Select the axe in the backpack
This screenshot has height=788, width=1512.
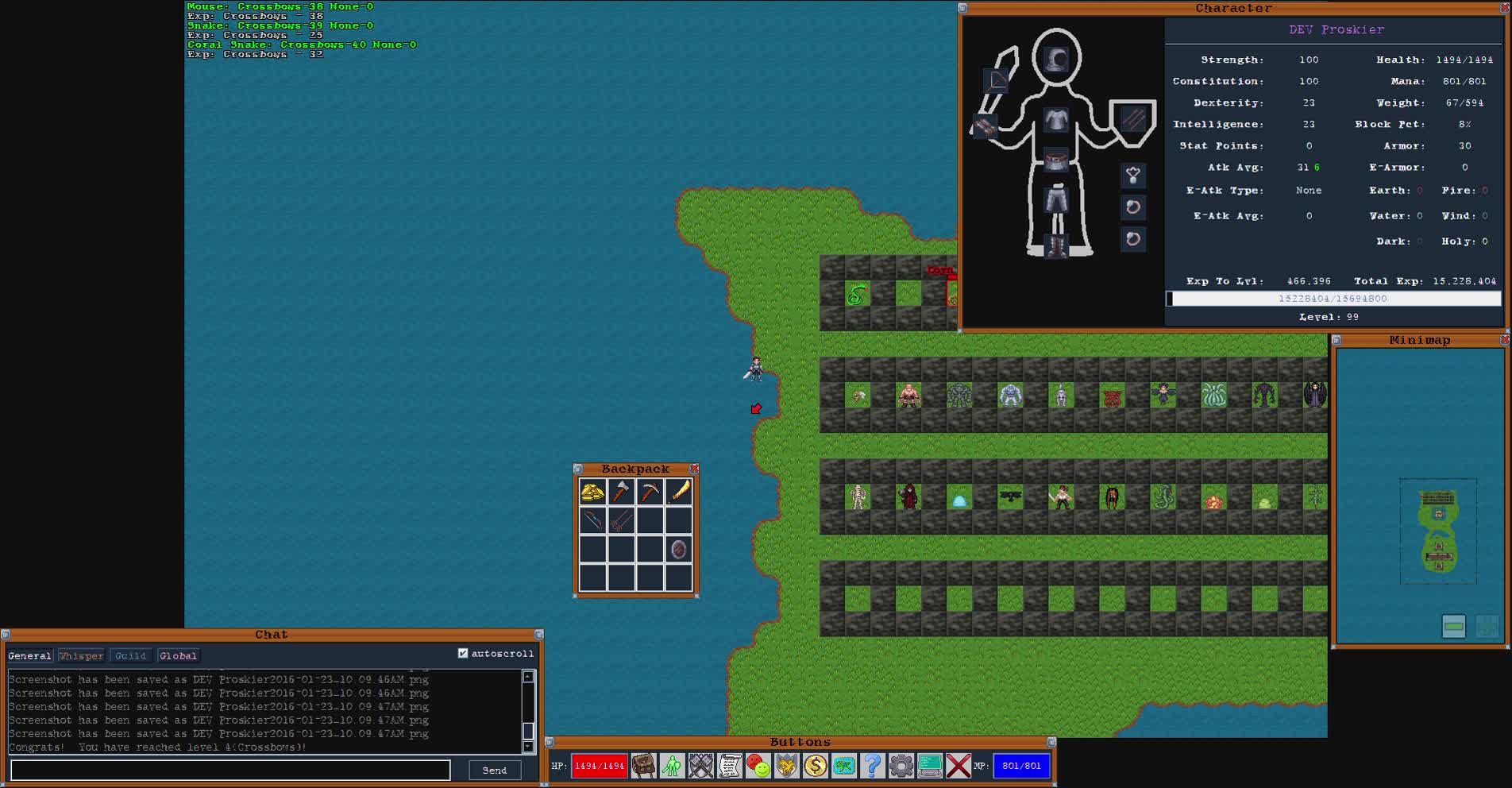[x=621, y=492]
